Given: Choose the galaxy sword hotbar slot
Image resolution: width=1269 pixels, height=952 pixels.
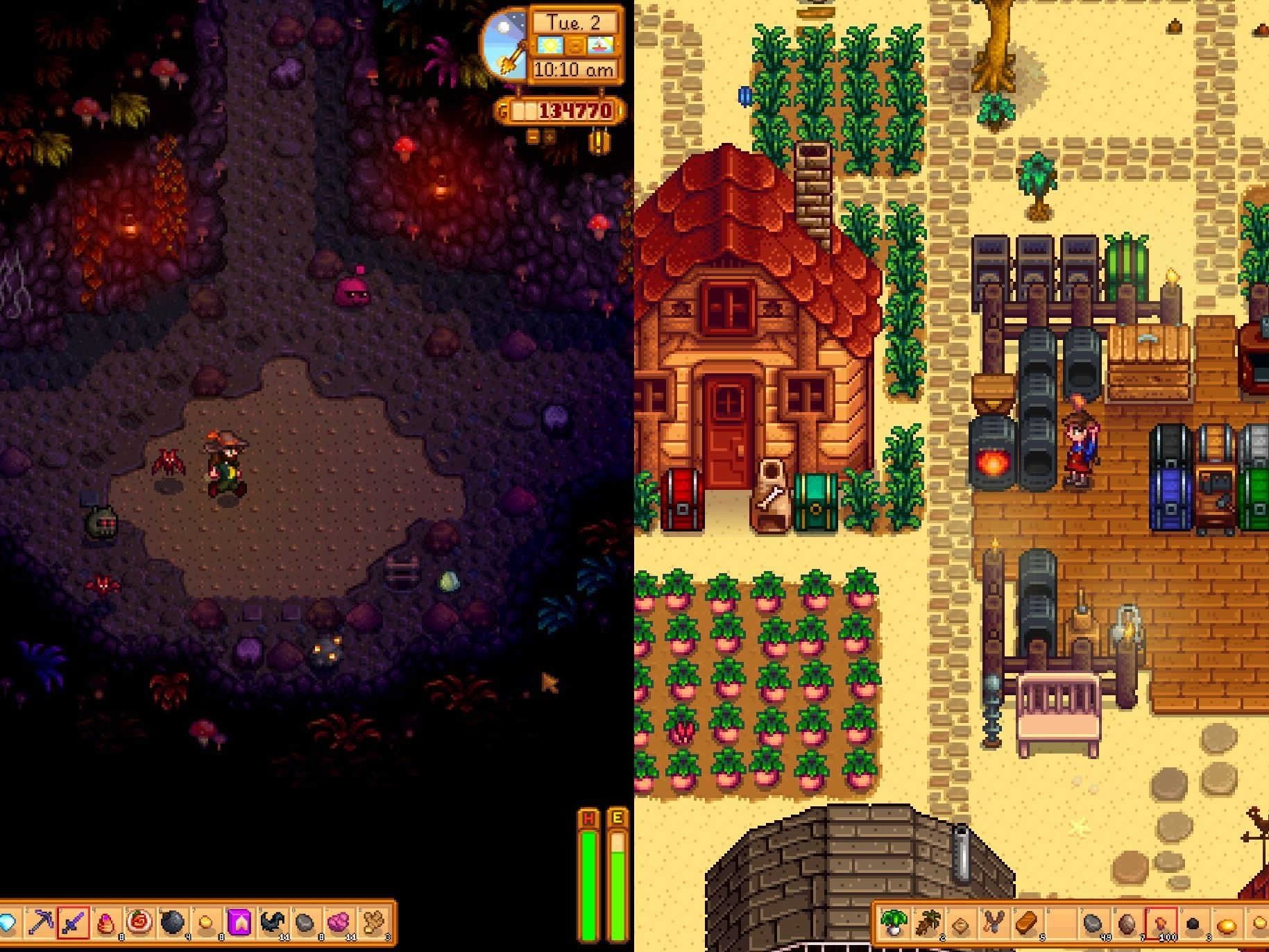Looking at the screenshot, I should [x=73, y=923].
